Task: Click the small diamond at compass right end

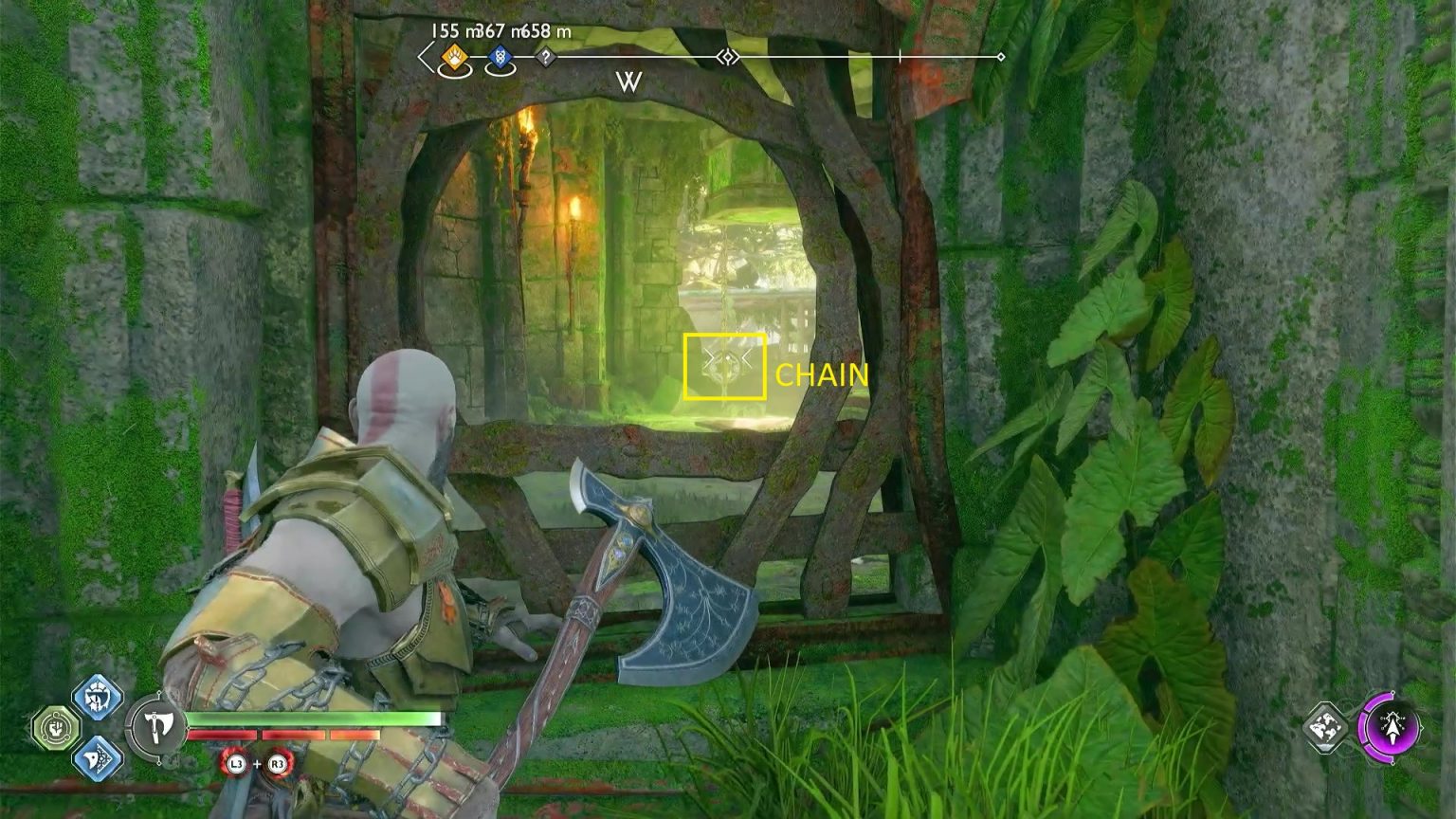Action: click(1000, 57)
